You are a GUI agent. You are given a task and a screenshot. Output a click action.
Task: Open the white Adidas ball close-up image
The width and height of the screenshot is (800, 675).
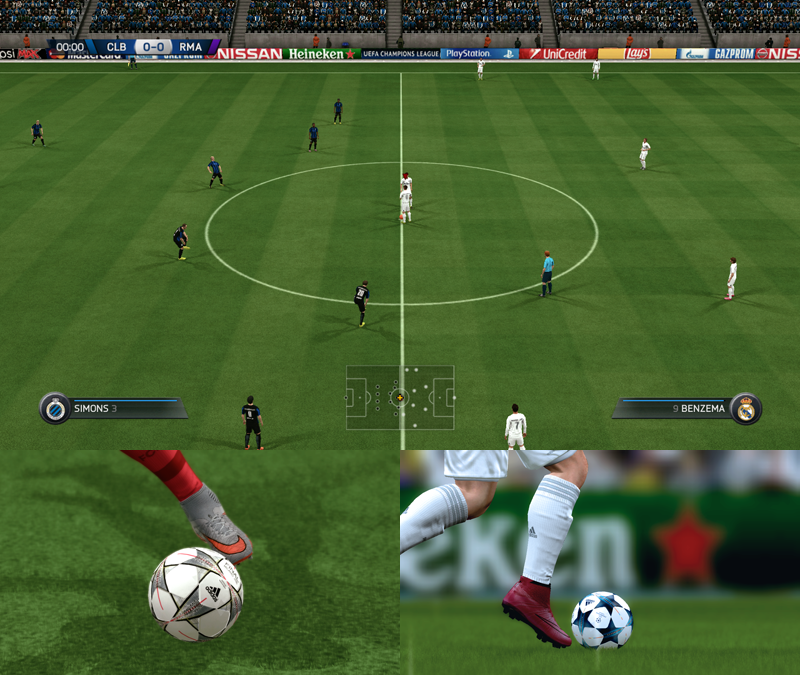coord(200,562)
